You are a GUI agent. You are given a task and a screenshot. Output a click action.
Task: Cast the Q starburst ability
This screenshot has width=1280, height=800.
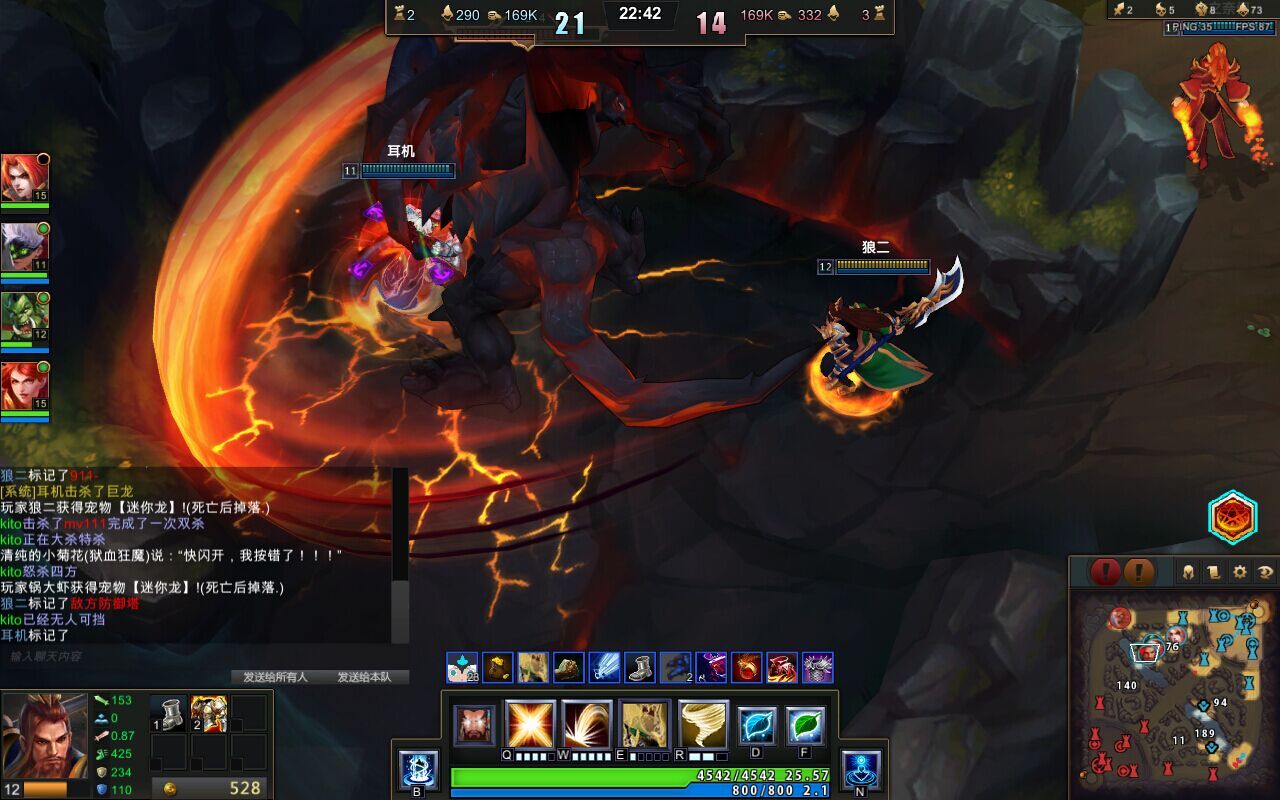click(530, 724)
